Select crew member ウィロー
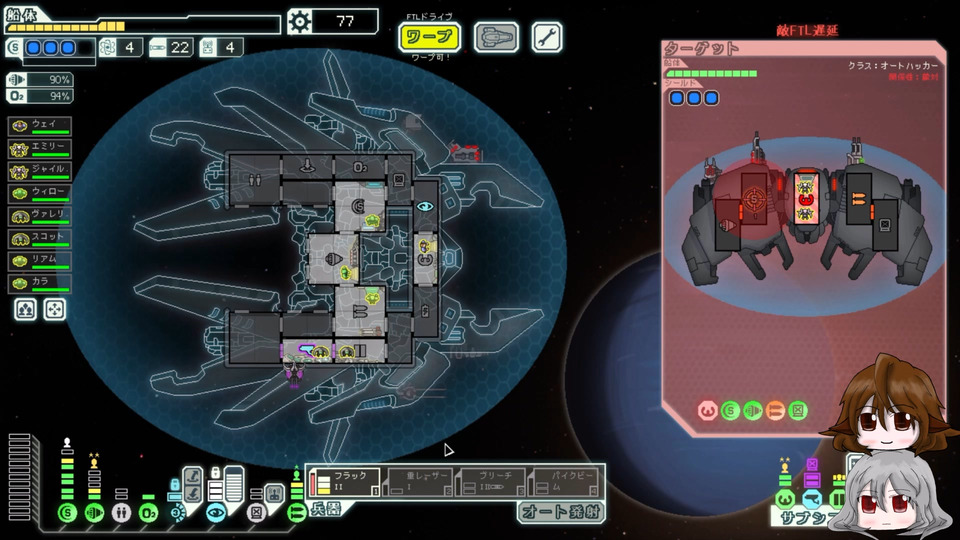 point(40,193)
